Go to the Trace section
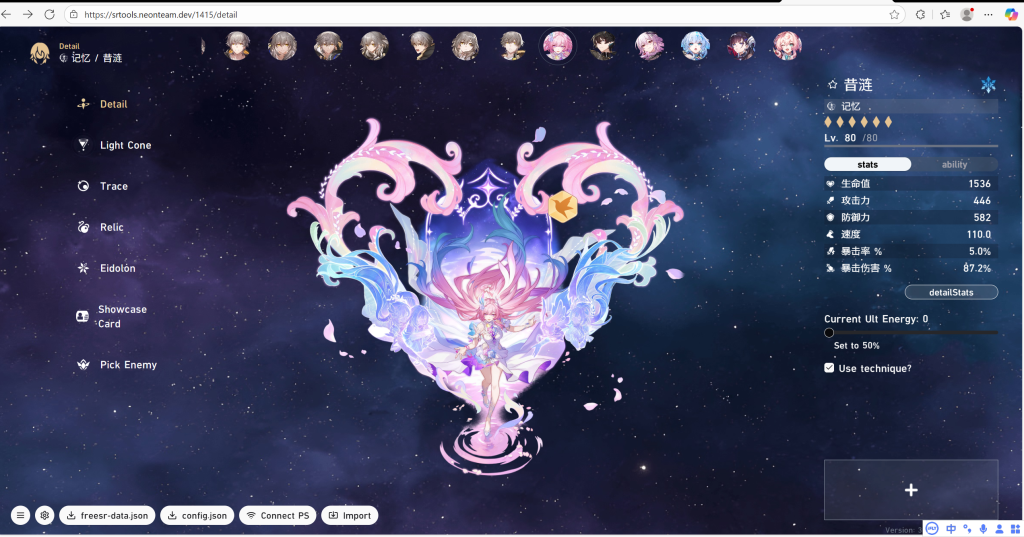1024x537 pixels. pos(113,186)
